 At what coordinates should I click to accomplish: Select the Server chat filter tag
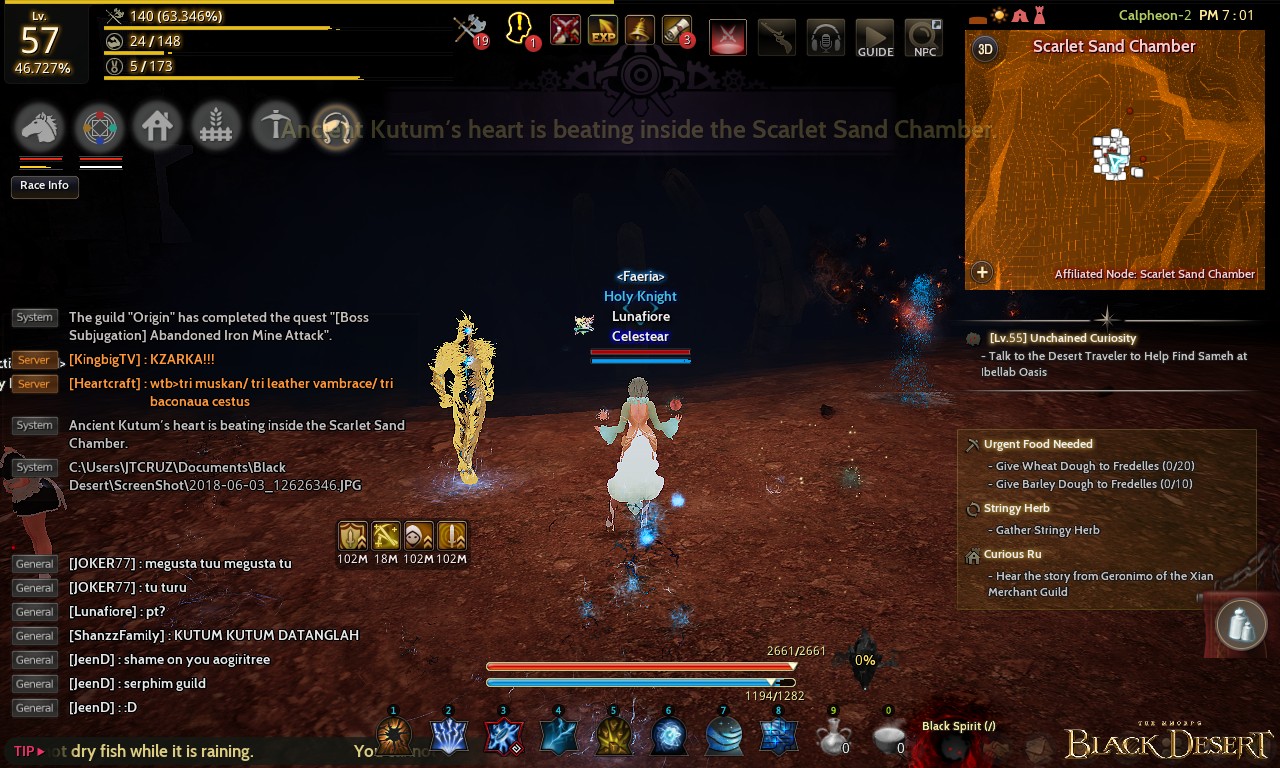(34, 359)
